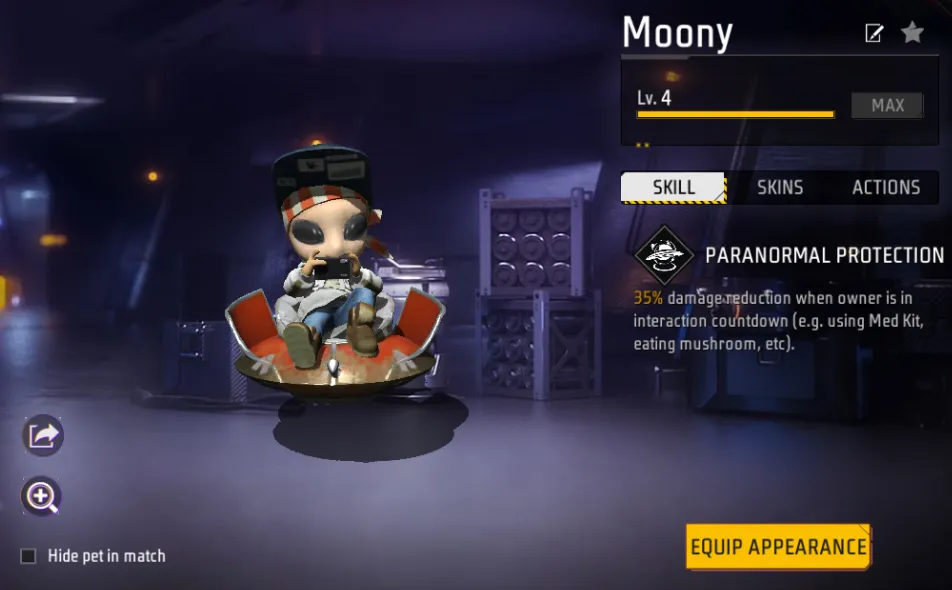This screenshot has width=952, height=590.
Task: View the Paranormal Protection skill icon
Action: pos(663,256)
